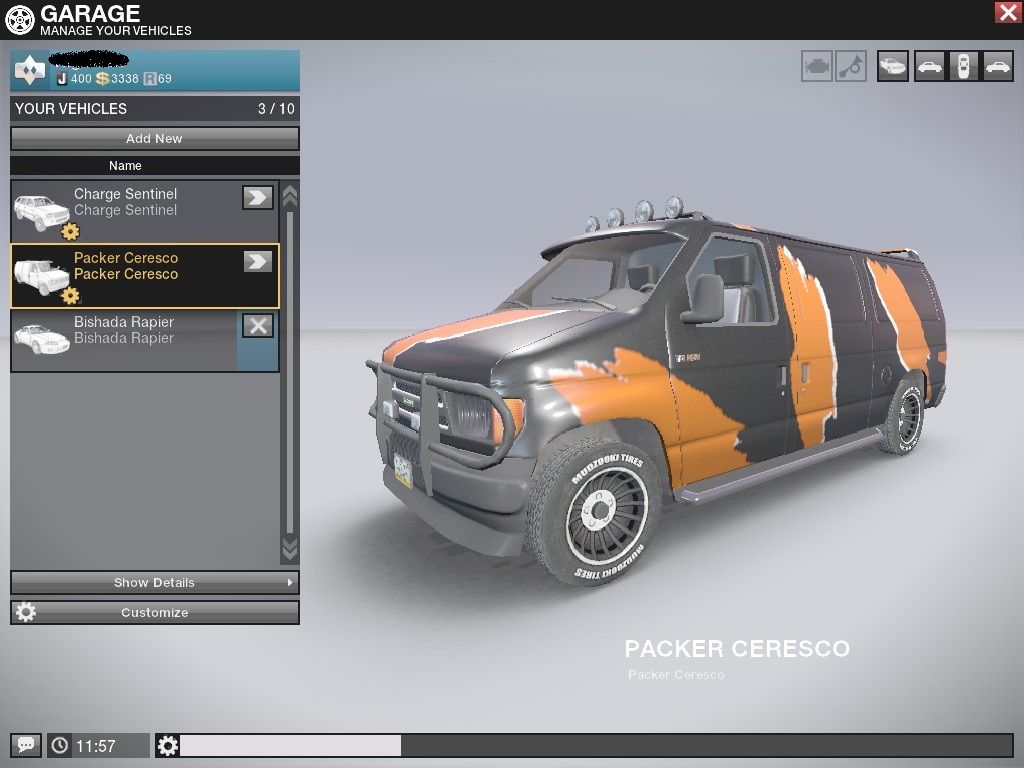Screen dimensions: 1024x768
Task: Click the player rank badge icon
Action: coord(30,71)
